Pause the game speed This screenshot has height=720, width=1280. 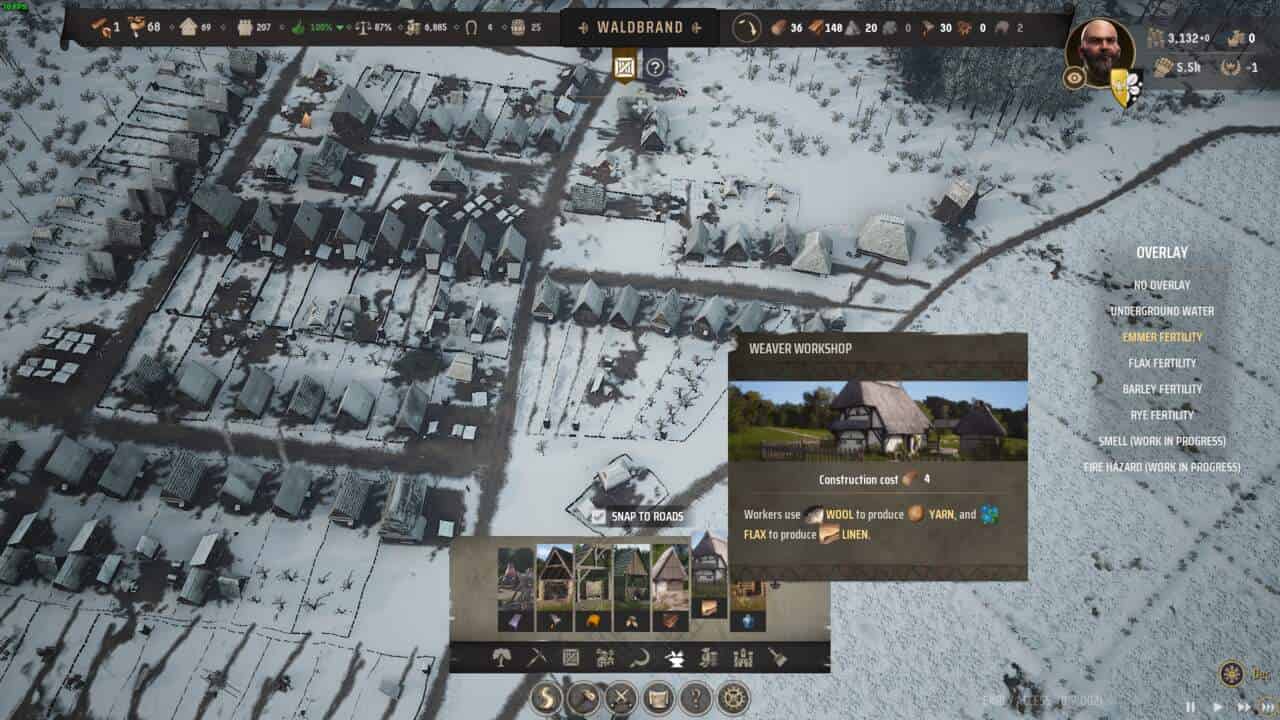1191,706
